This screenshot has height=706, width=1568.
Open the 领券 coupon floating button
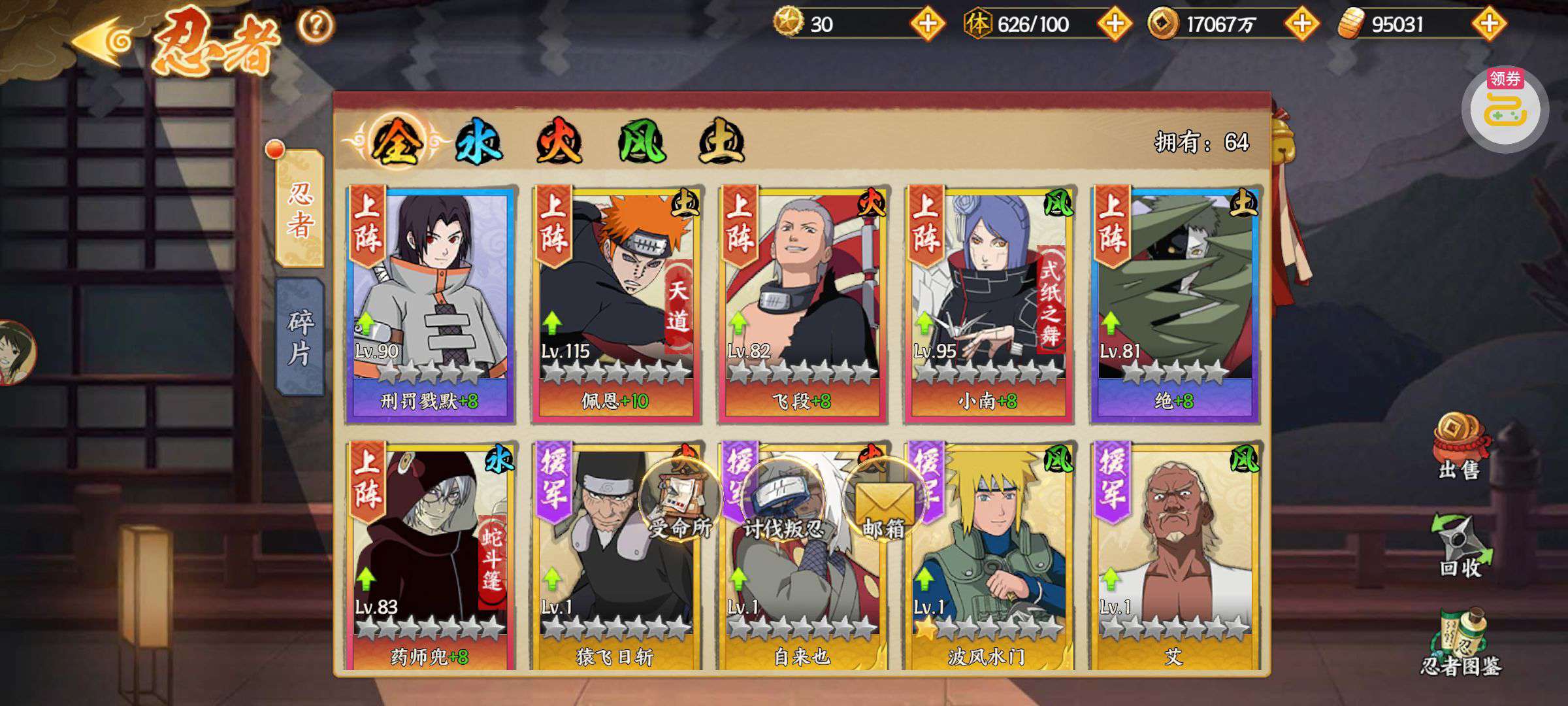1505,110
